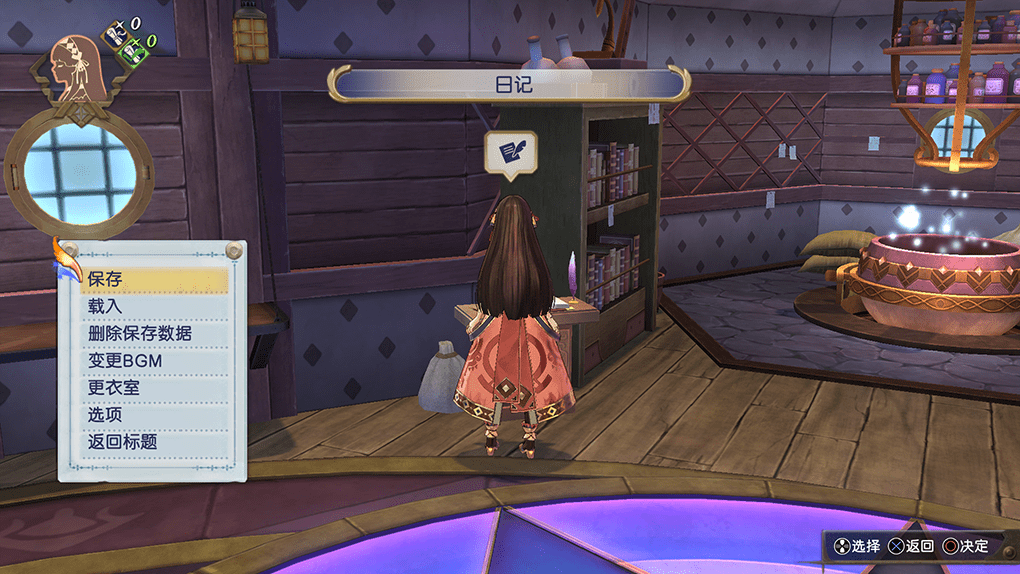Choose 载入 to load a save

(x=154, y=307)
